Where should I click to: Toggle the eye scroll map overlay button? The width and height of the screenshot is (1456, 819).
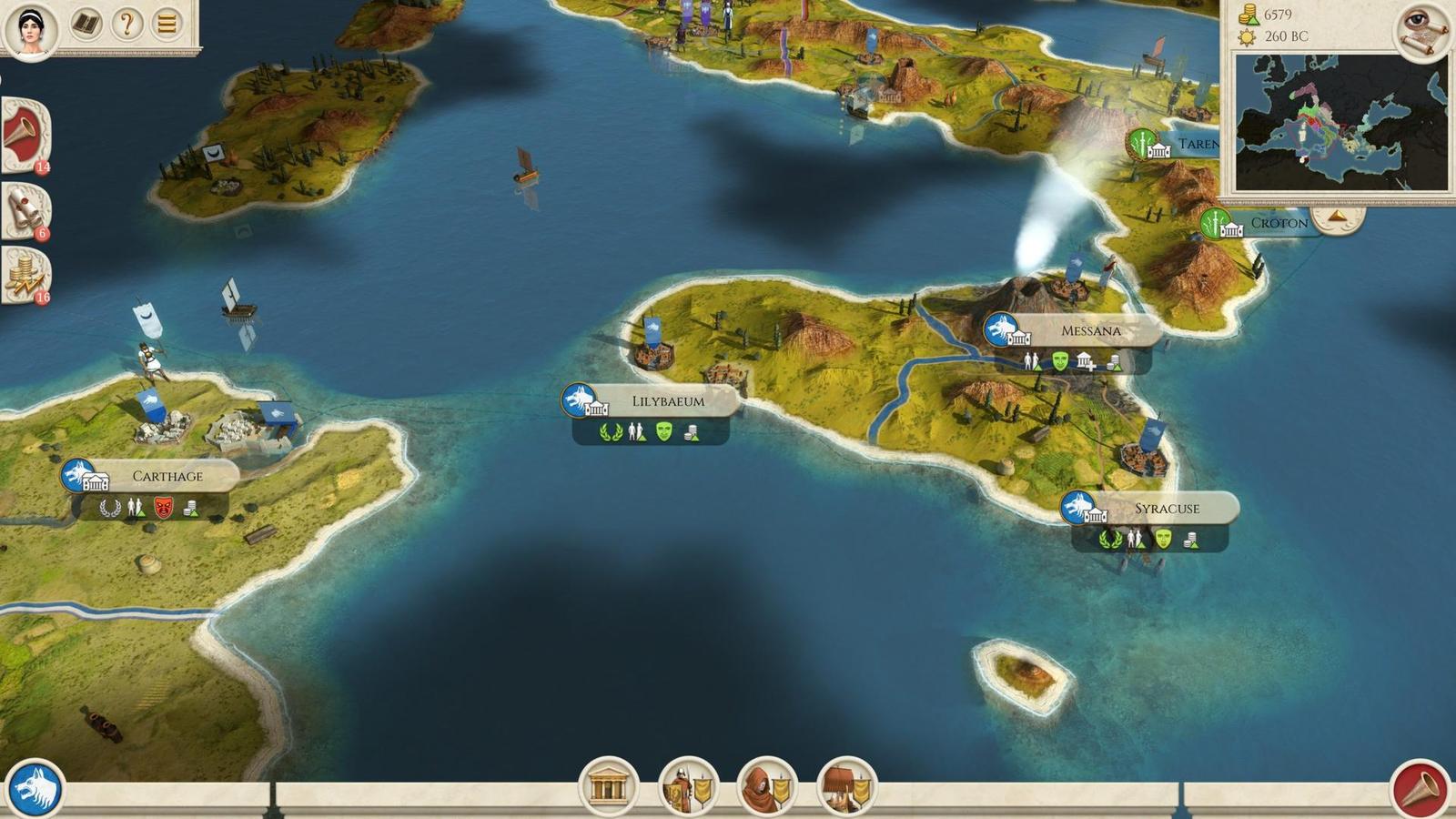[x=1421, y=29]
